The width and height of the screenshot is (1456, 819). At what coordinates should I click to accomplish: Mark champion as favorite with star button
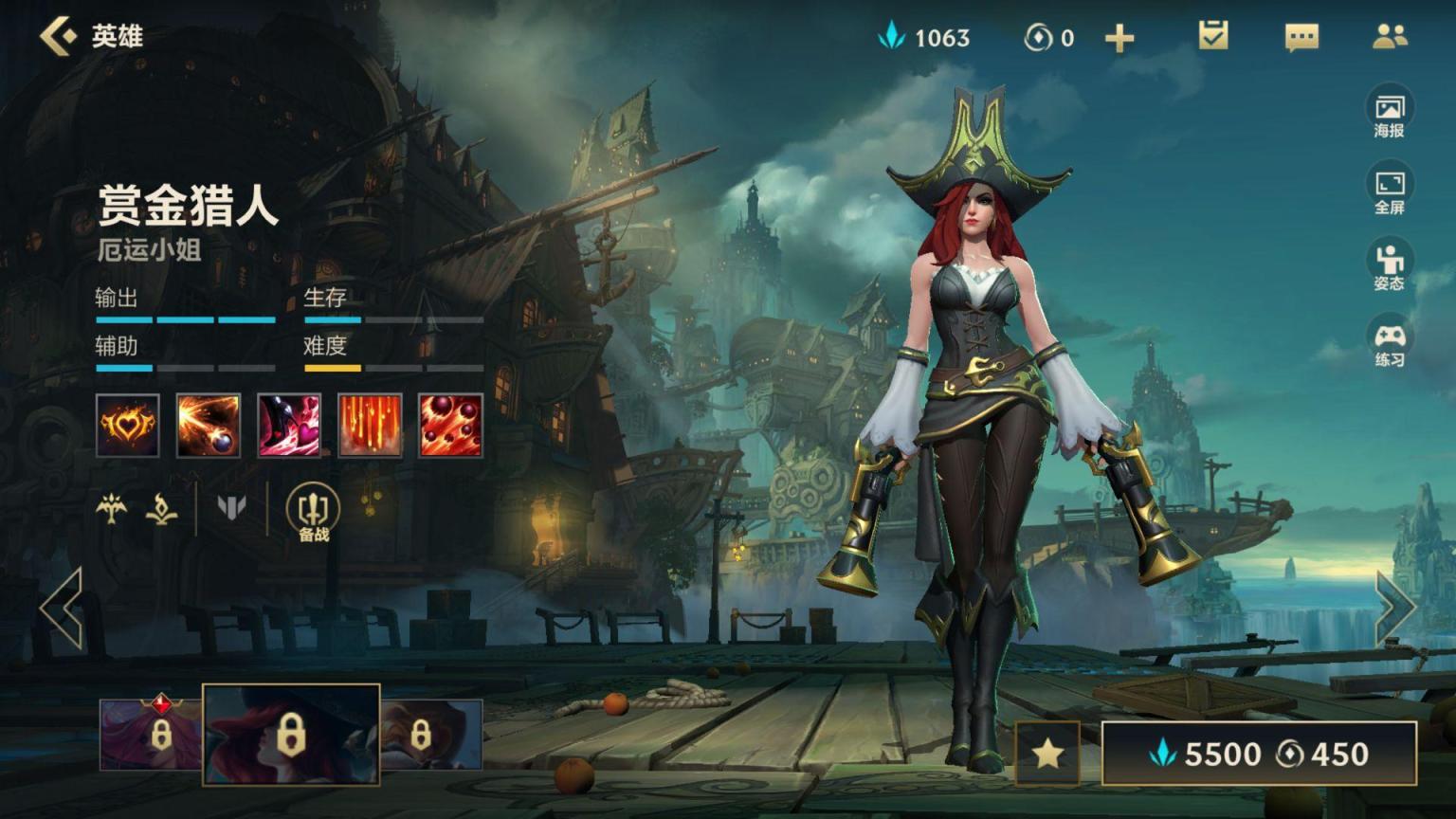click(x=1047, y=754)
